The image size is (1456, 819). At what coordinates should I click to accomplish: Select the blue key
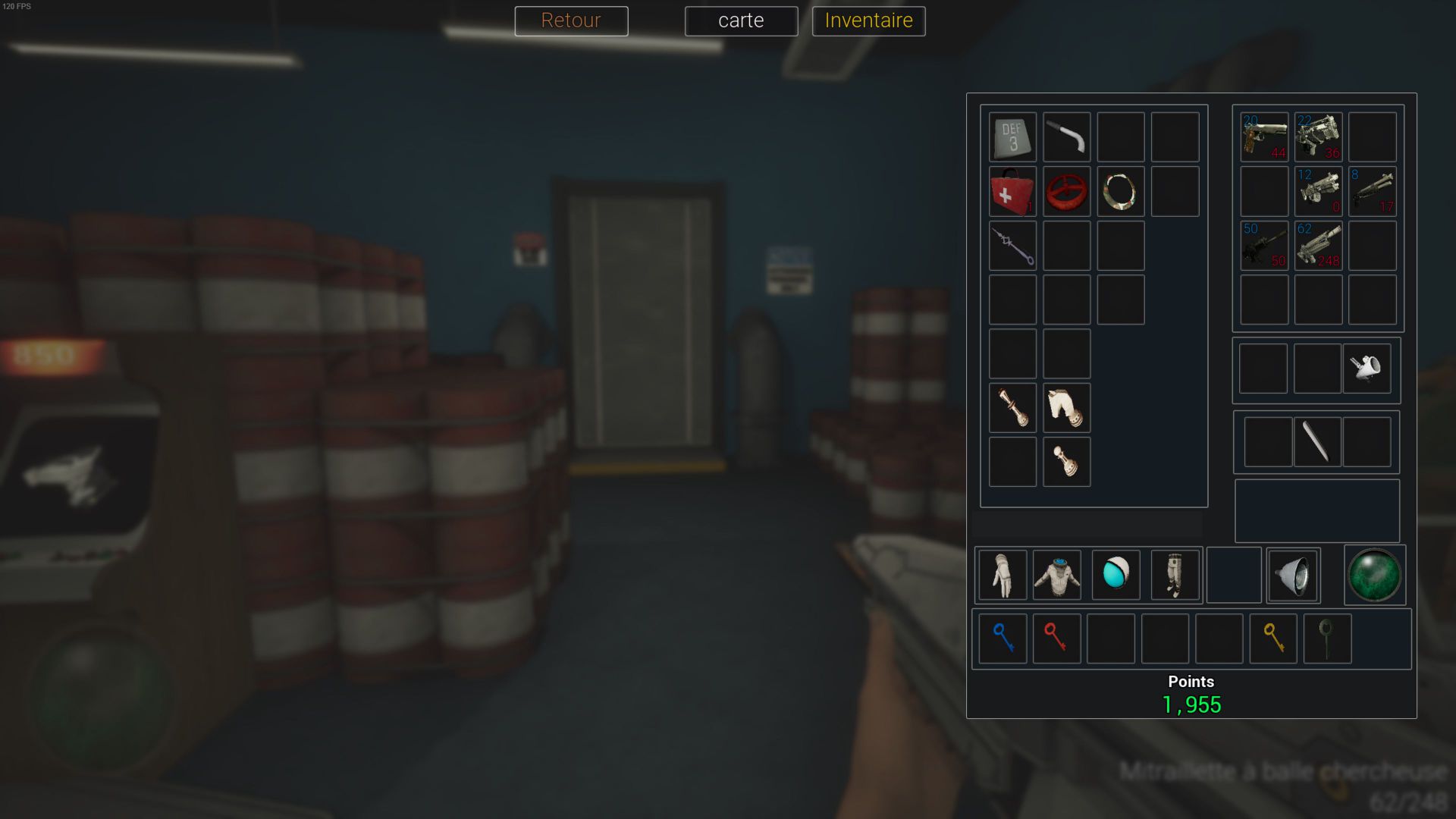click(1003, 639)
